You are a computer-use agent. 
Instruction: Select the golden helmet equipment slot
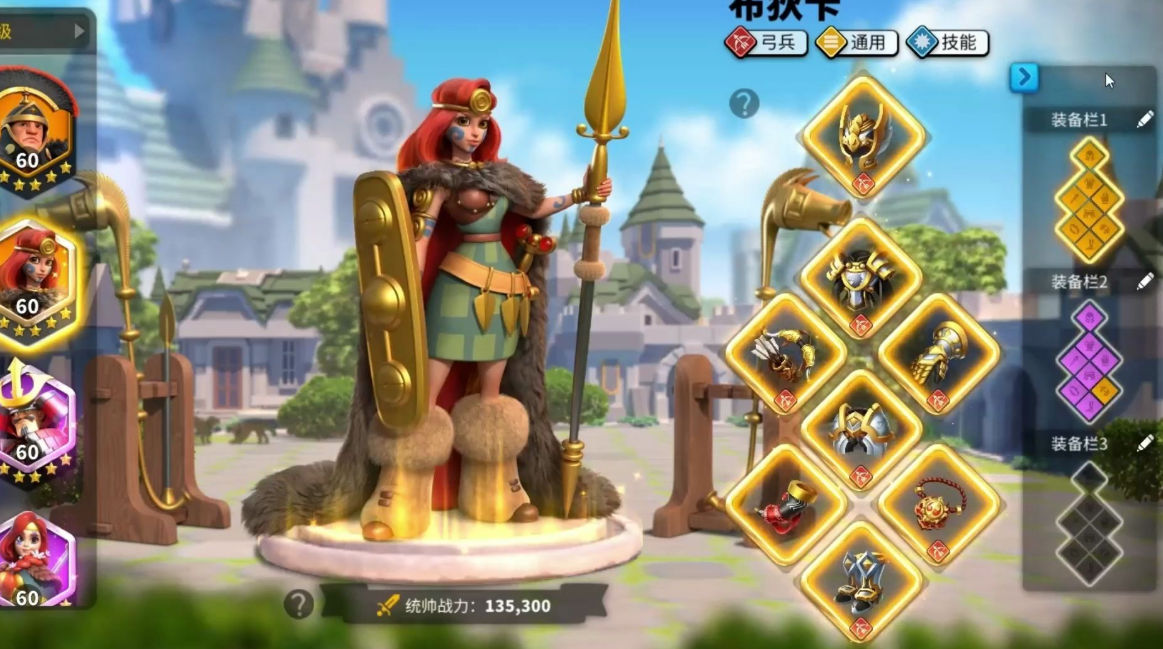863,137
